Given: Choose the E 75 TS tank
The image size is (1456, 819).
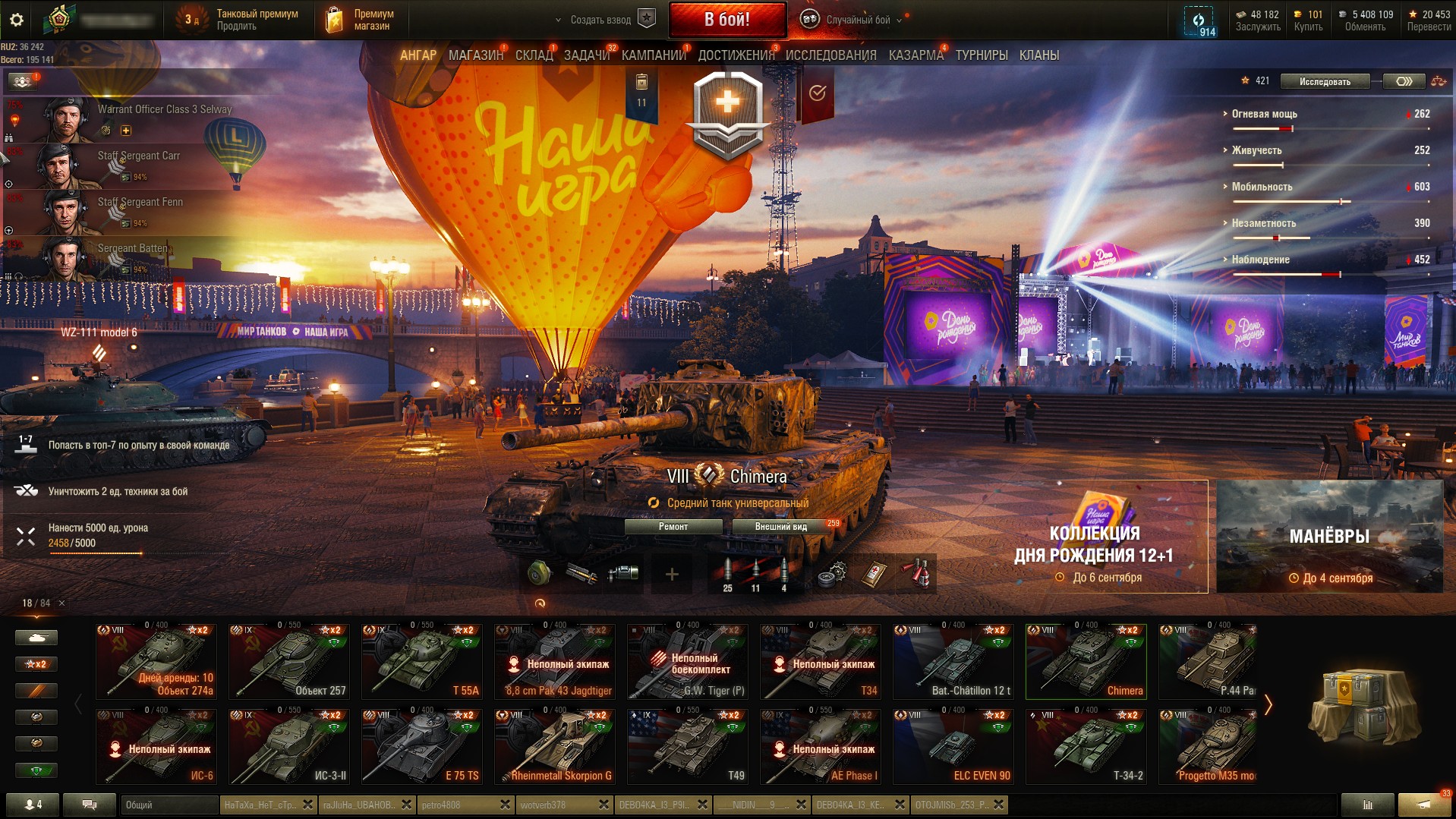Looking at the screenshot, I should click(422, 746).
